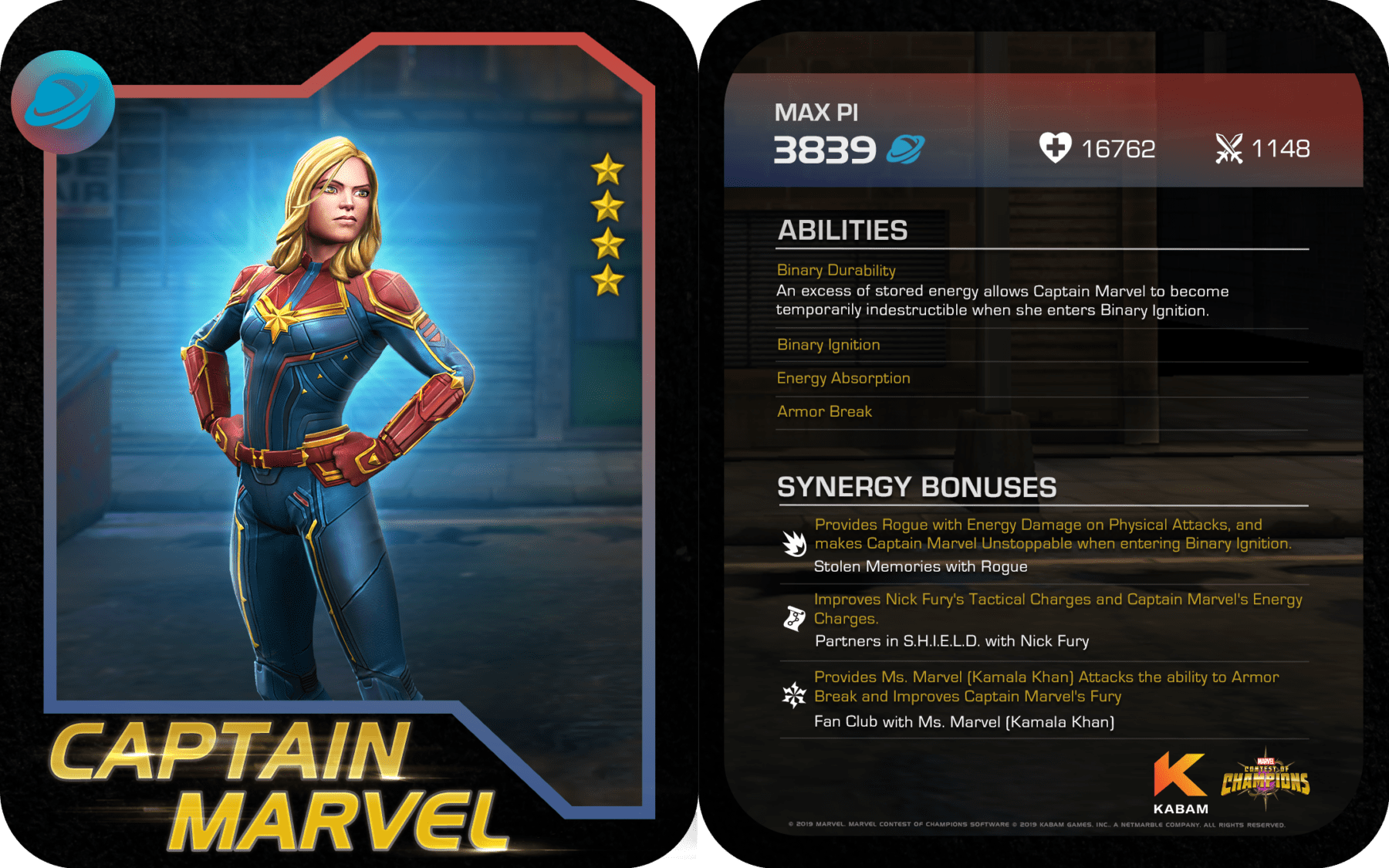Viewport: 1389px width, 868px height.
Task: Expand the Binary Ignition ability row
Action: pyautogui.click(x=828, y=345)
